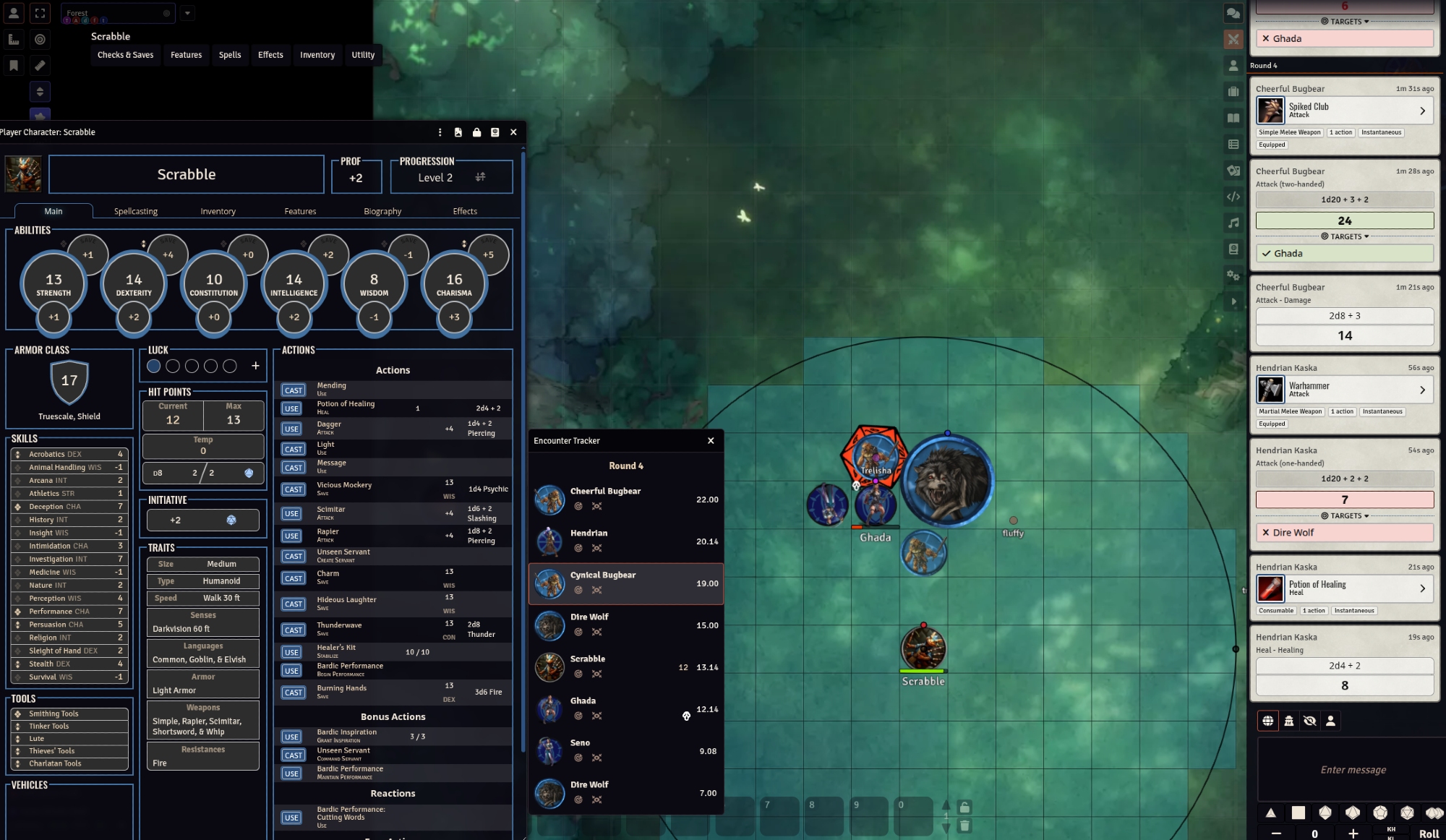The image size is (1446, 840).
Task: Roll initiative from the sheet
Action: [x=231, y=520]
